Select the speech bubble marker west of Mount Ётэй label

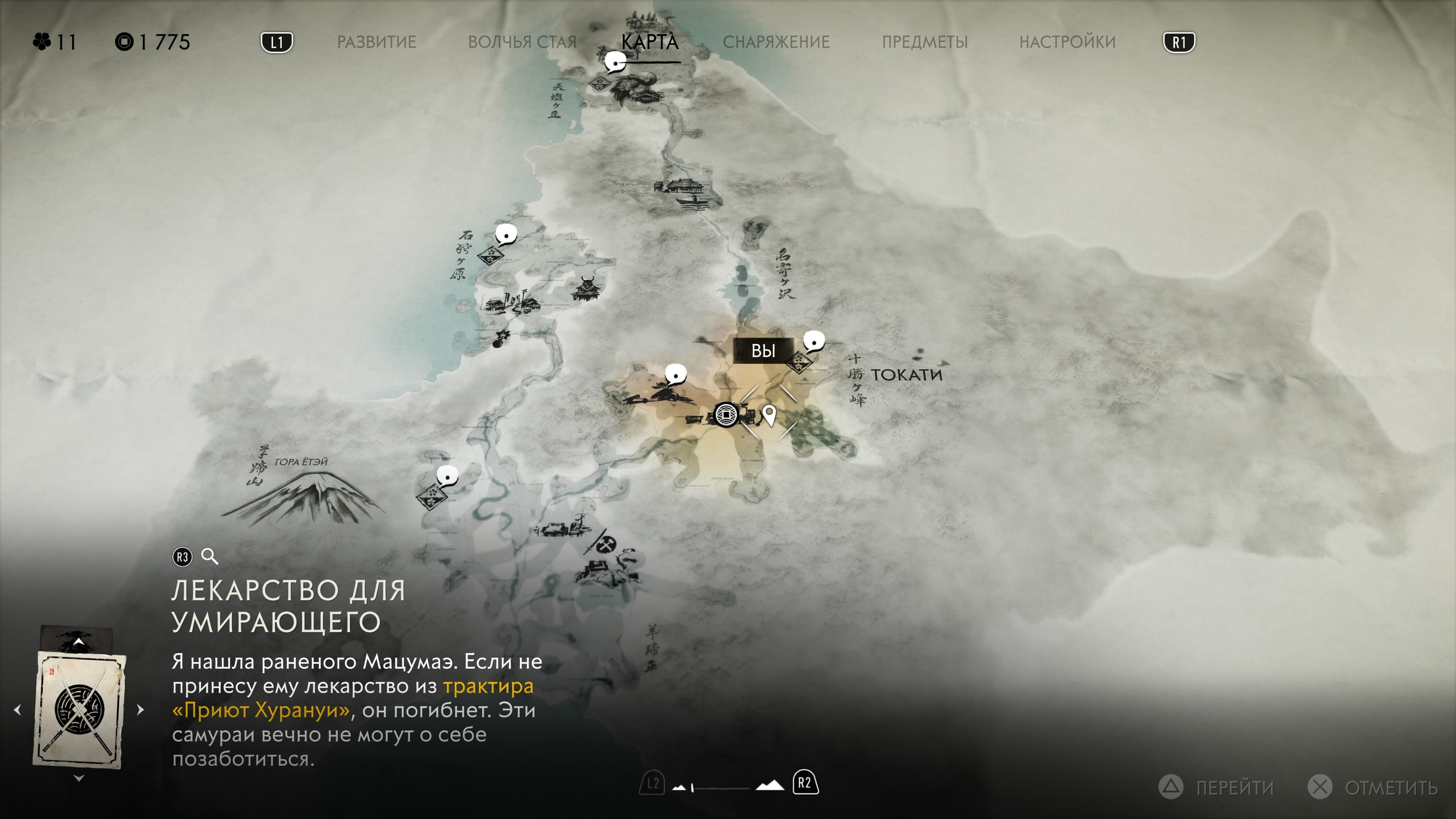pyautogui.click(x=448, y=477)
